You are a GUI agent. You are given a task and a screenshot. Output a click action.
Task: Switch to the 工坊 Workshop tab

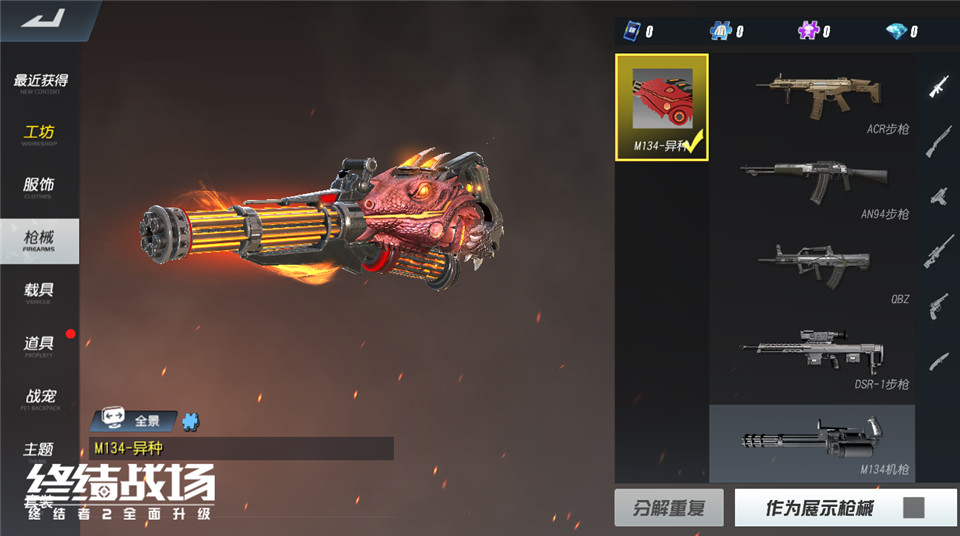(x=40, y=135)
